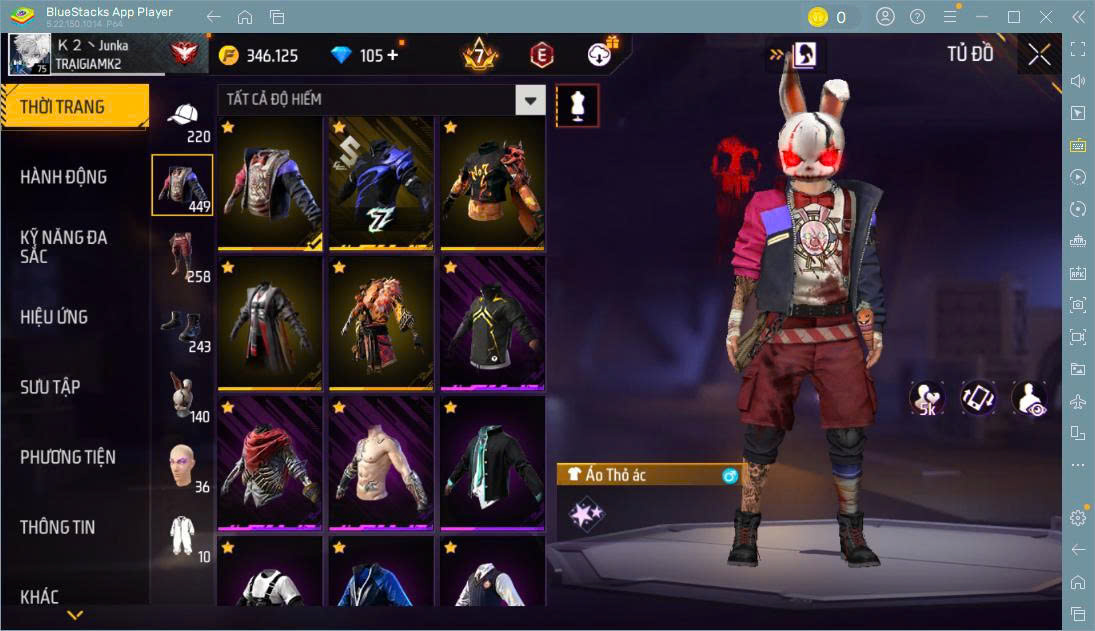This screenshot has height=631, width=1095.
Task: Add diamonds using the plus button
Action: [392, 56]
